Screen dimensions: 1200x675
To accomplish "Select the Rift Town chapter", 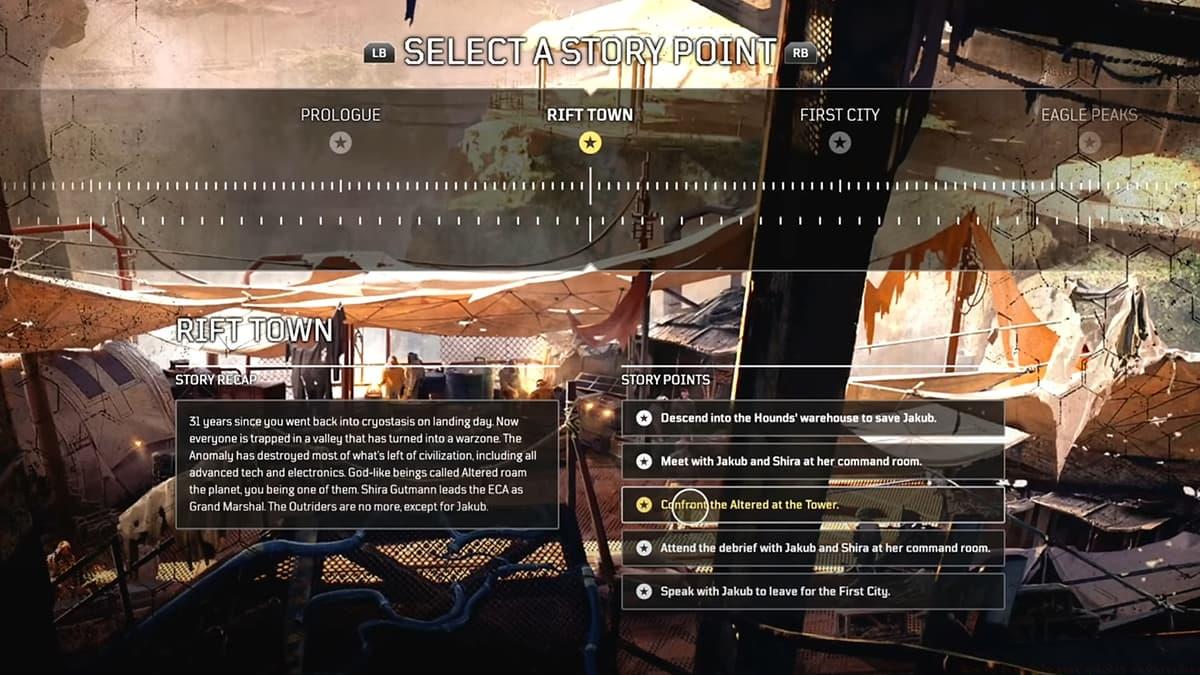I will pyautogui.click(x=590, y=129).
